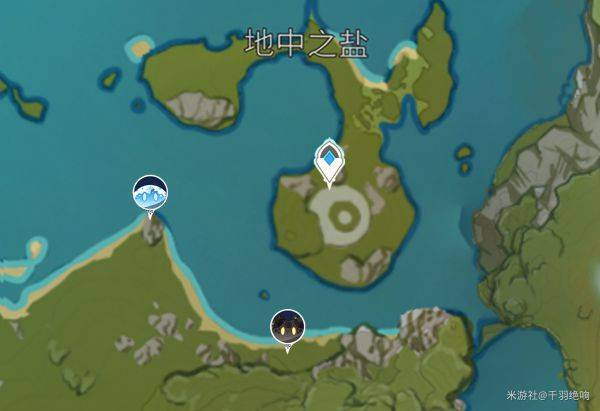Select the dark hooded enemy marker
The width and height of the screenshot is (600, 411).
[x=288, y=326]
